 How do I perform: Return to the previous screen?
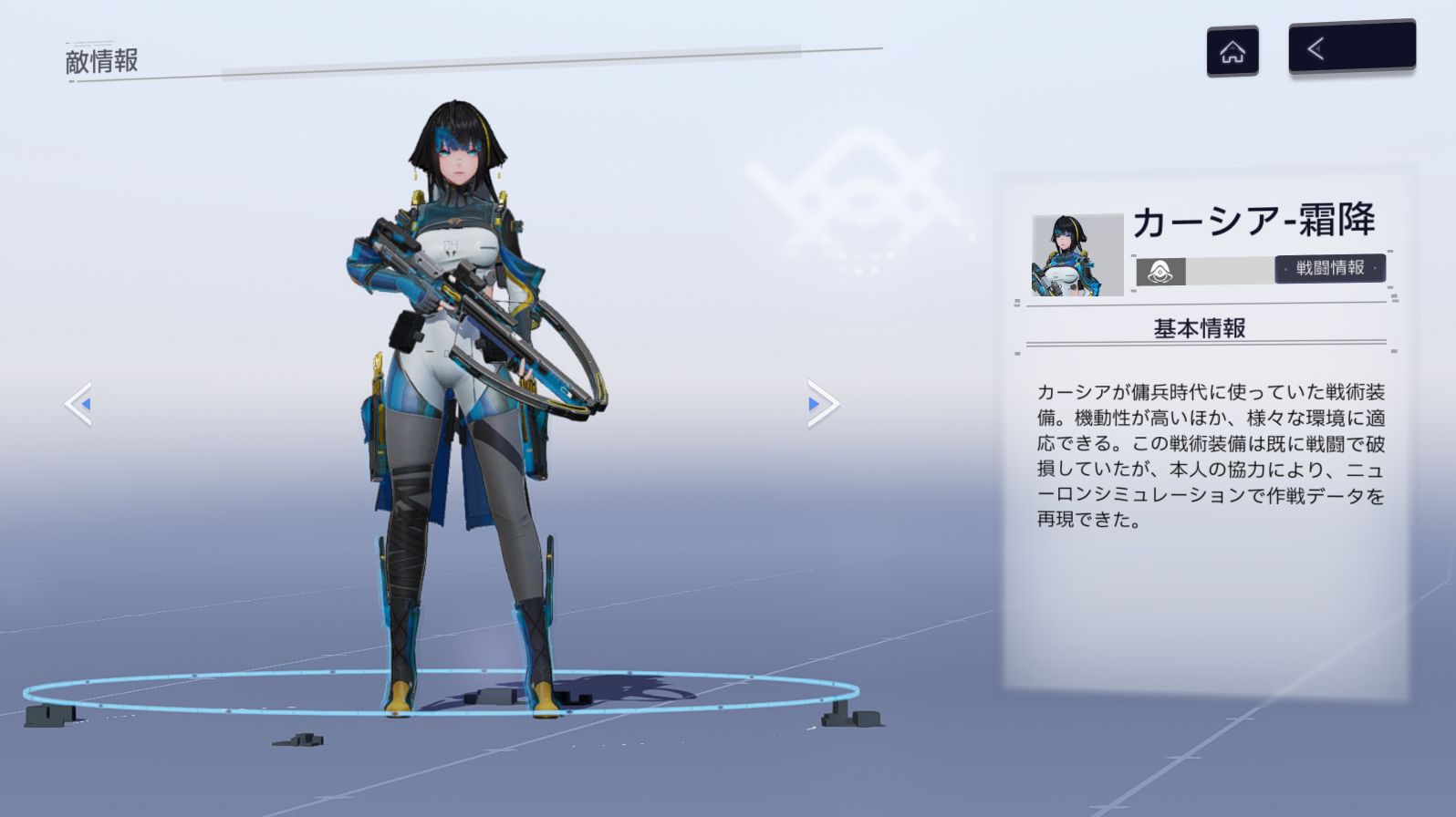[1351, 47]
